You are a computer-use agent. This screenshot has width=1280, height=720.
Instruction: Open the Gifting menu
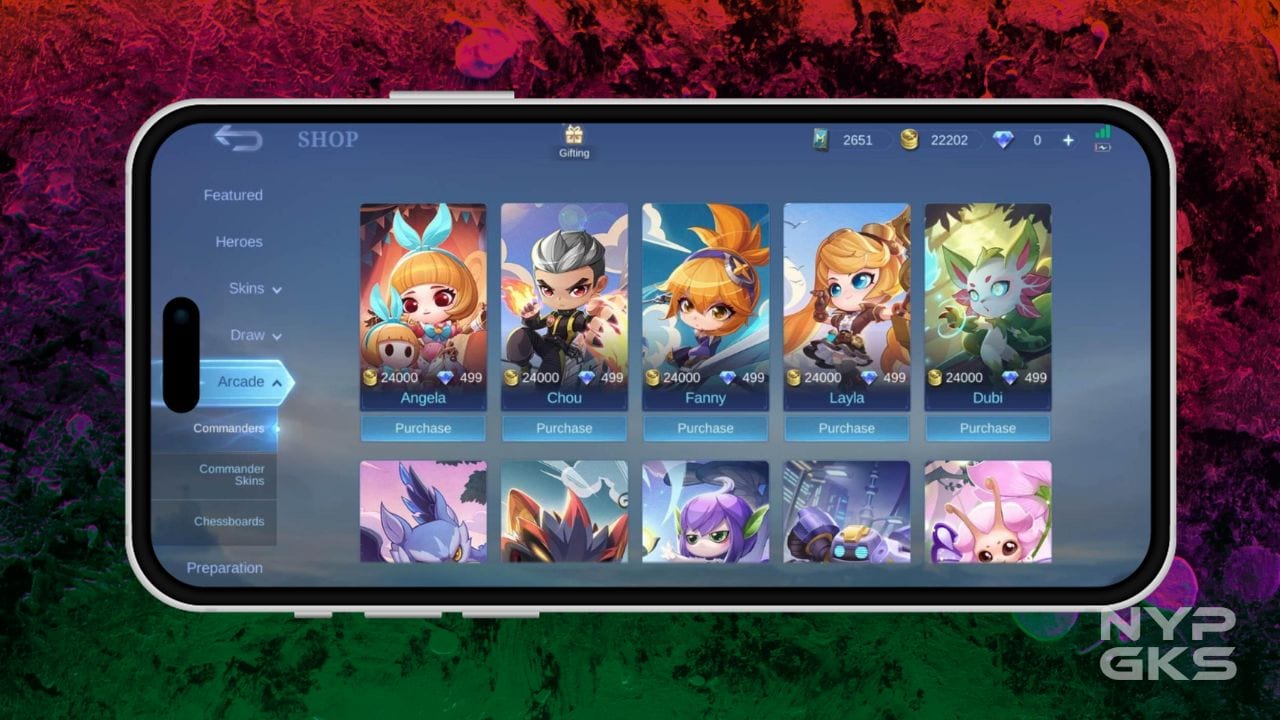point(574,141)
